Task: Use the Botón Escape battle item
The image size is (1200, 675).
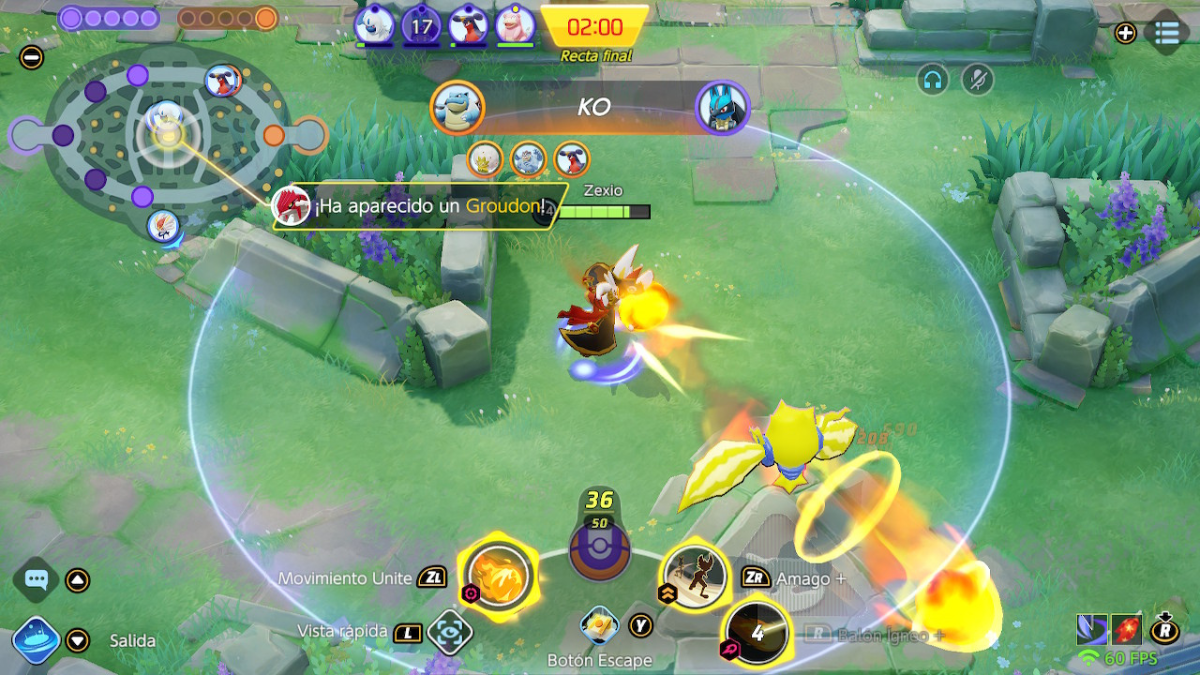Action: pyautogui.click(x=600, y=627)
